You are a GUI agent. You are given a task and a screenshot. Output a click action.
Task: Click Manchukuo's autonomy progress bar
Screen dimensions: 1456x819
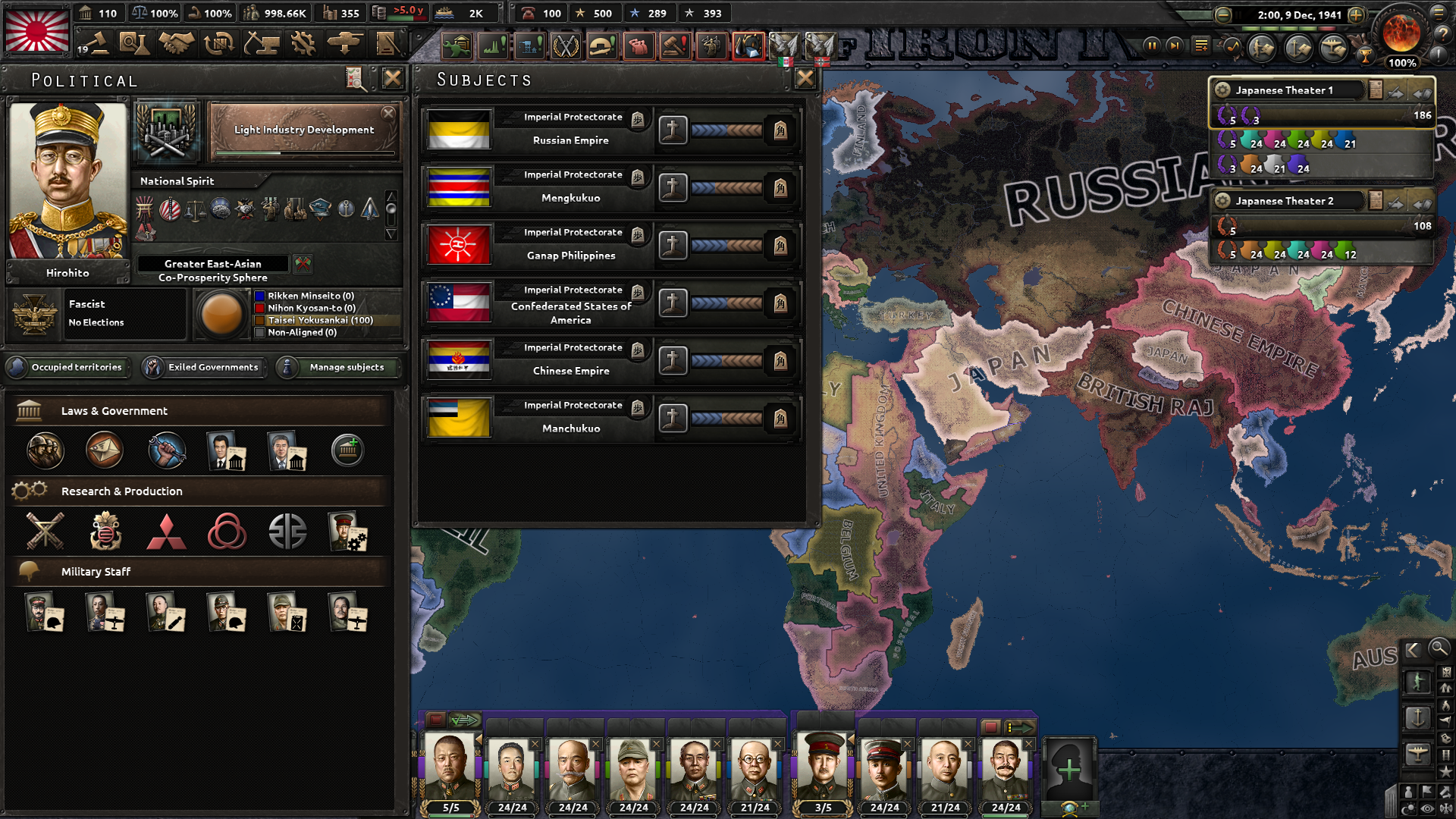pyautogui.click(x=726, y=418)
